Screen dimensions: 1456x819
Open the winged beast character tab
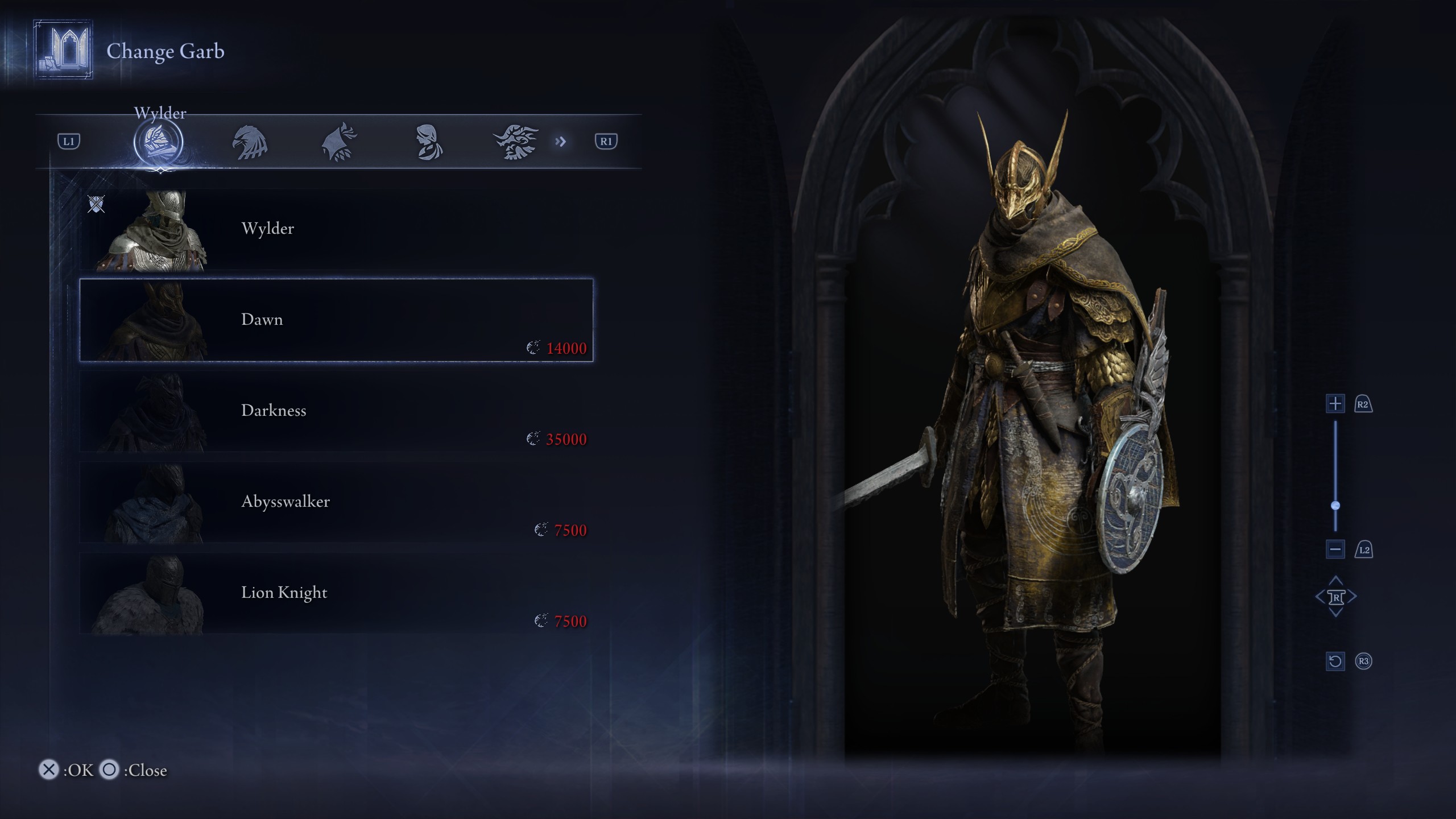[516, 142]
